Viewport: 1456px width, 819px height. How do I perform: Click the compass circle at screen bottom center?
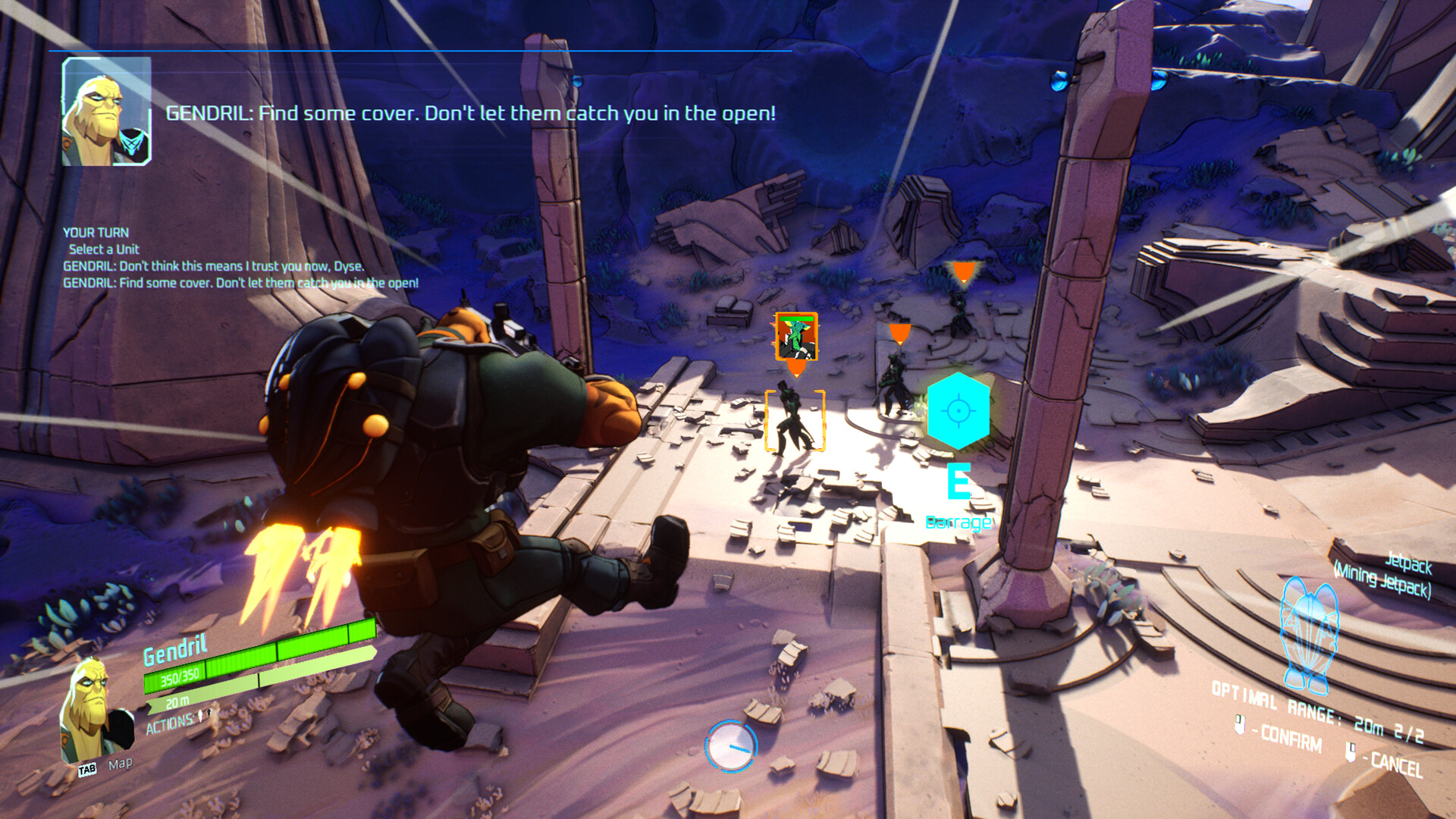730,745
